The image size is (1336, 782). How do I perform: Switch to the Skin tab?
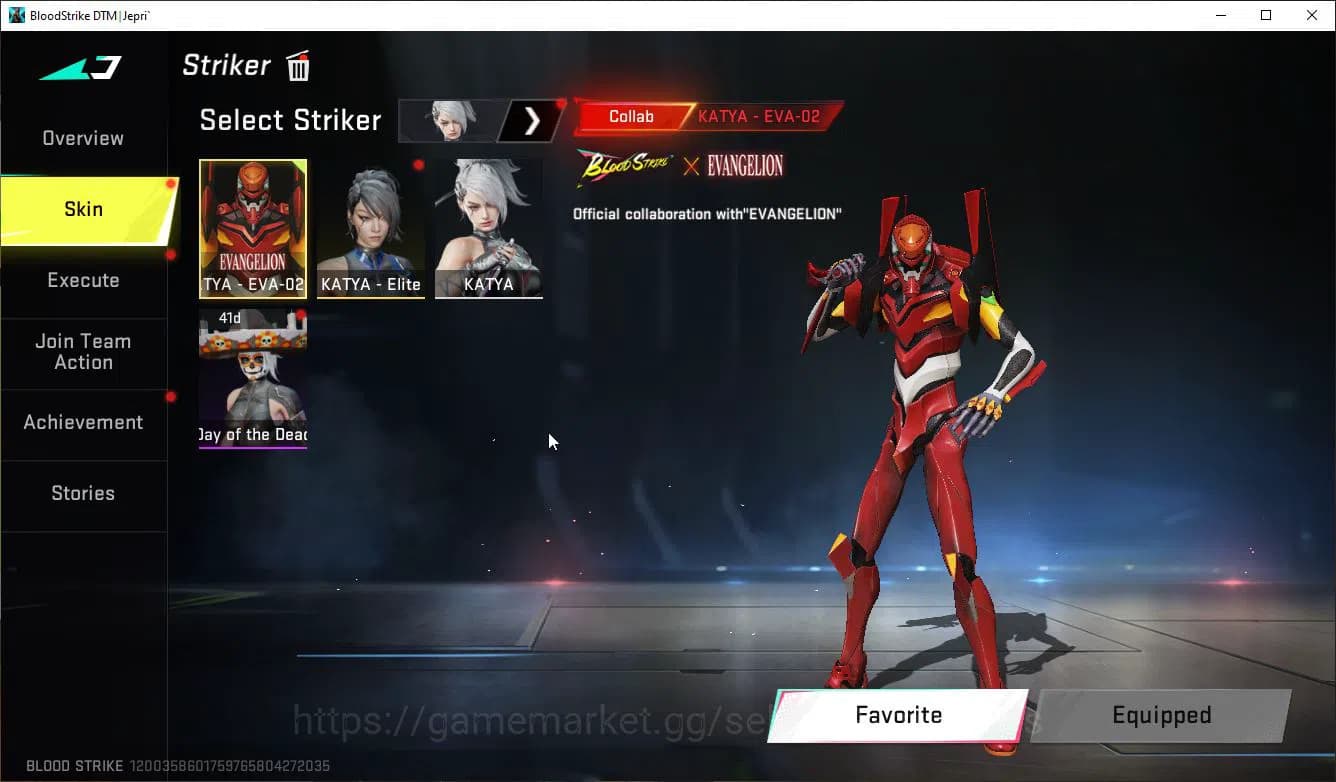point(84,210)
